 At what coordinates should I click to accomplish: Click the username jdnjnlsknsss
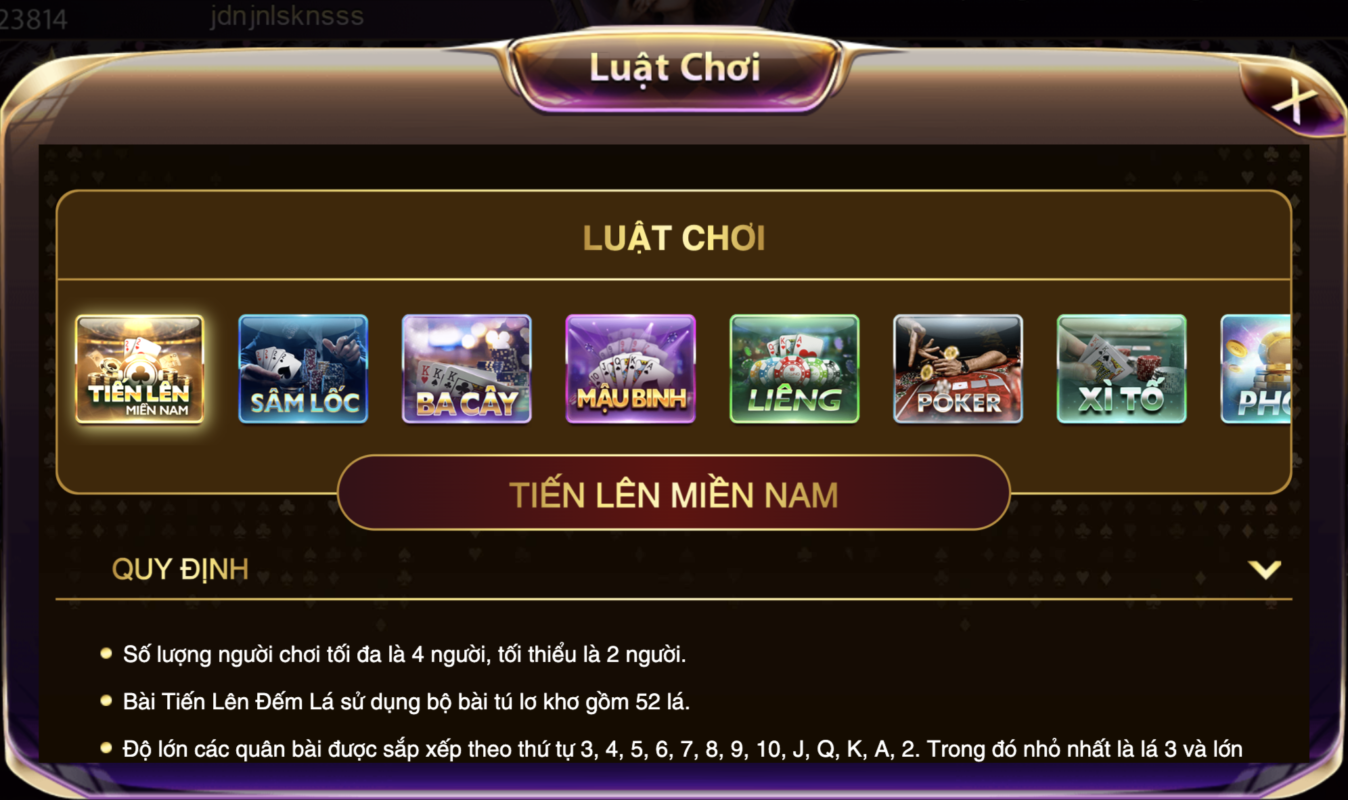[x=286, y=16]
